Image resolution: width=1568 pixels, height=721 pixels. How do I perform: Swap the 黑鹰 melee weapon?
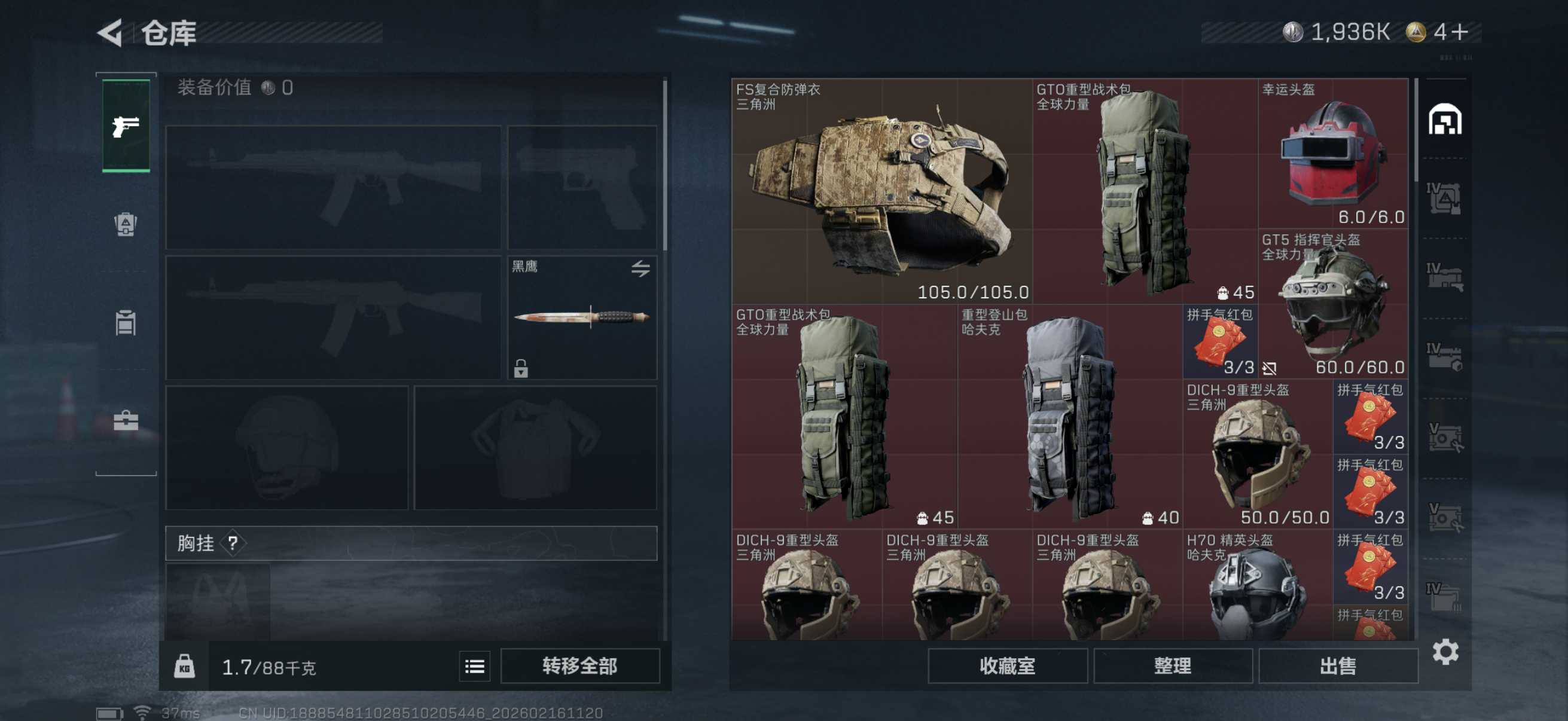click(x=640, y=268)
